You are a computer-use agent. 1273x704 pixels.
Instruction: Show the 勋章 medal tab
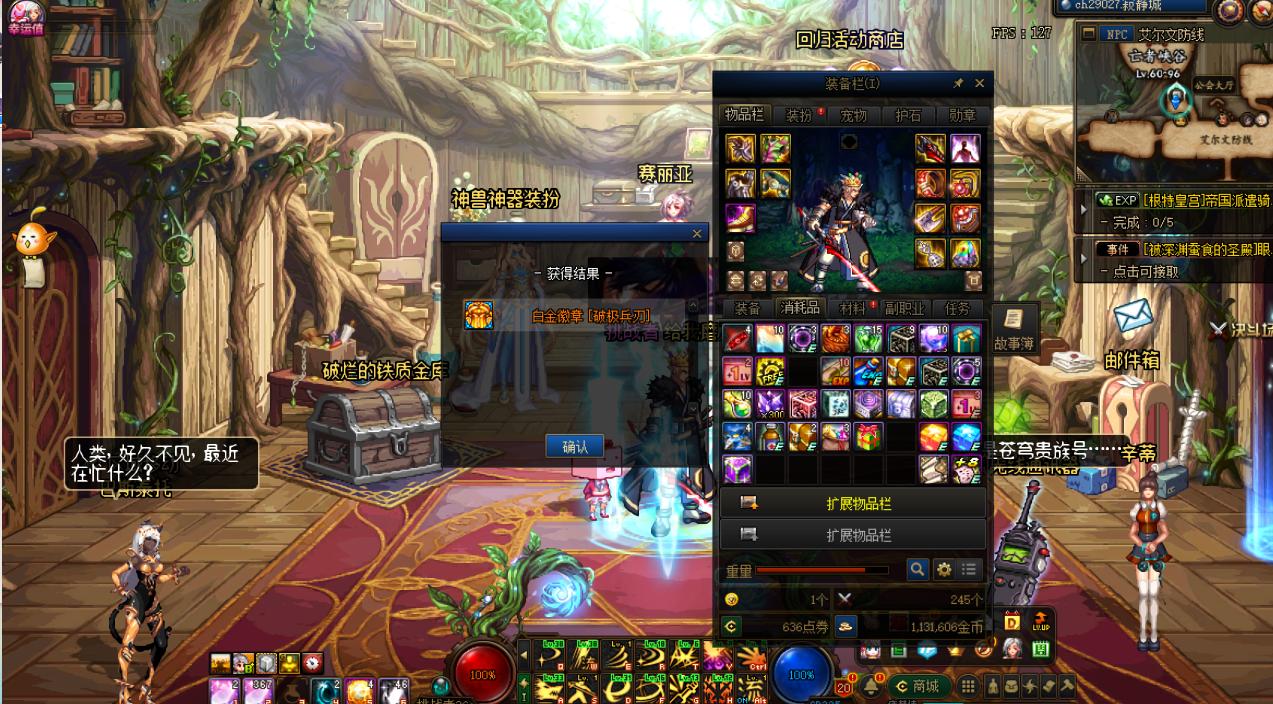(x=962, y=115)
